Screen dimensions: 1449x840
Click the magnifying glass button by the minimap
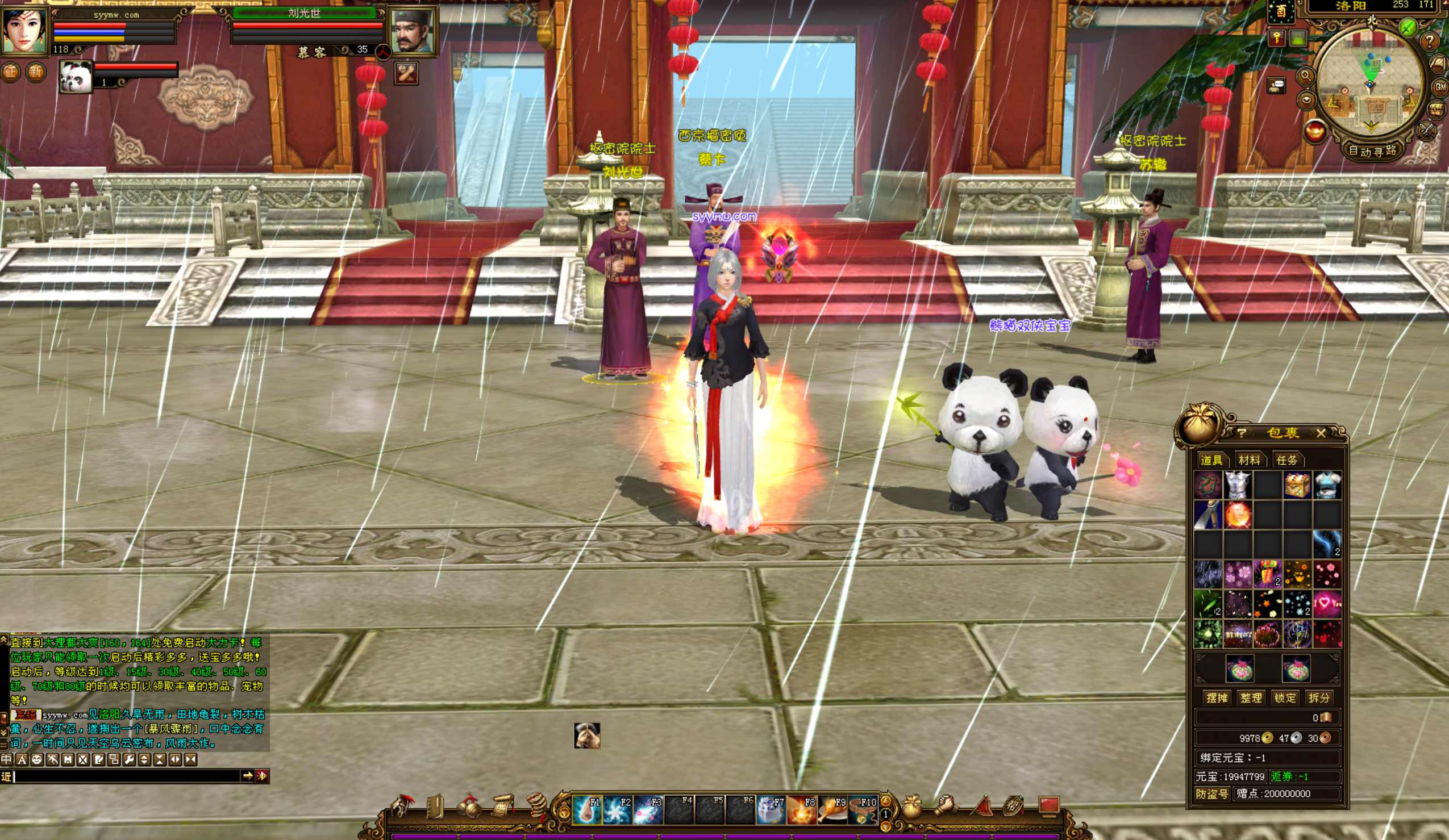(1305, 76)
